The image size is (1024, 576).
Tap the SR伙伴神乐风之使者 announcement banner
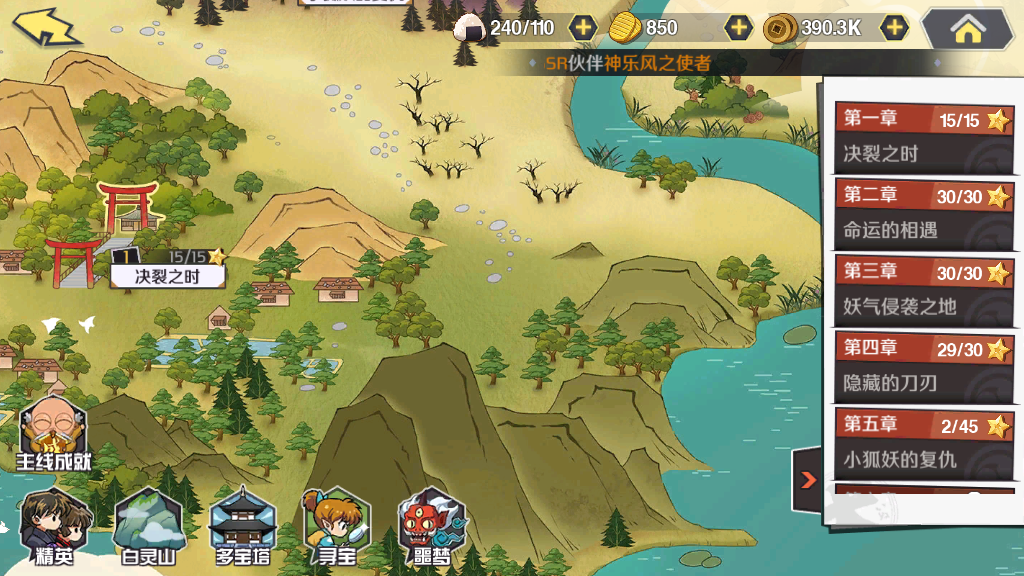tap(630, 64)
